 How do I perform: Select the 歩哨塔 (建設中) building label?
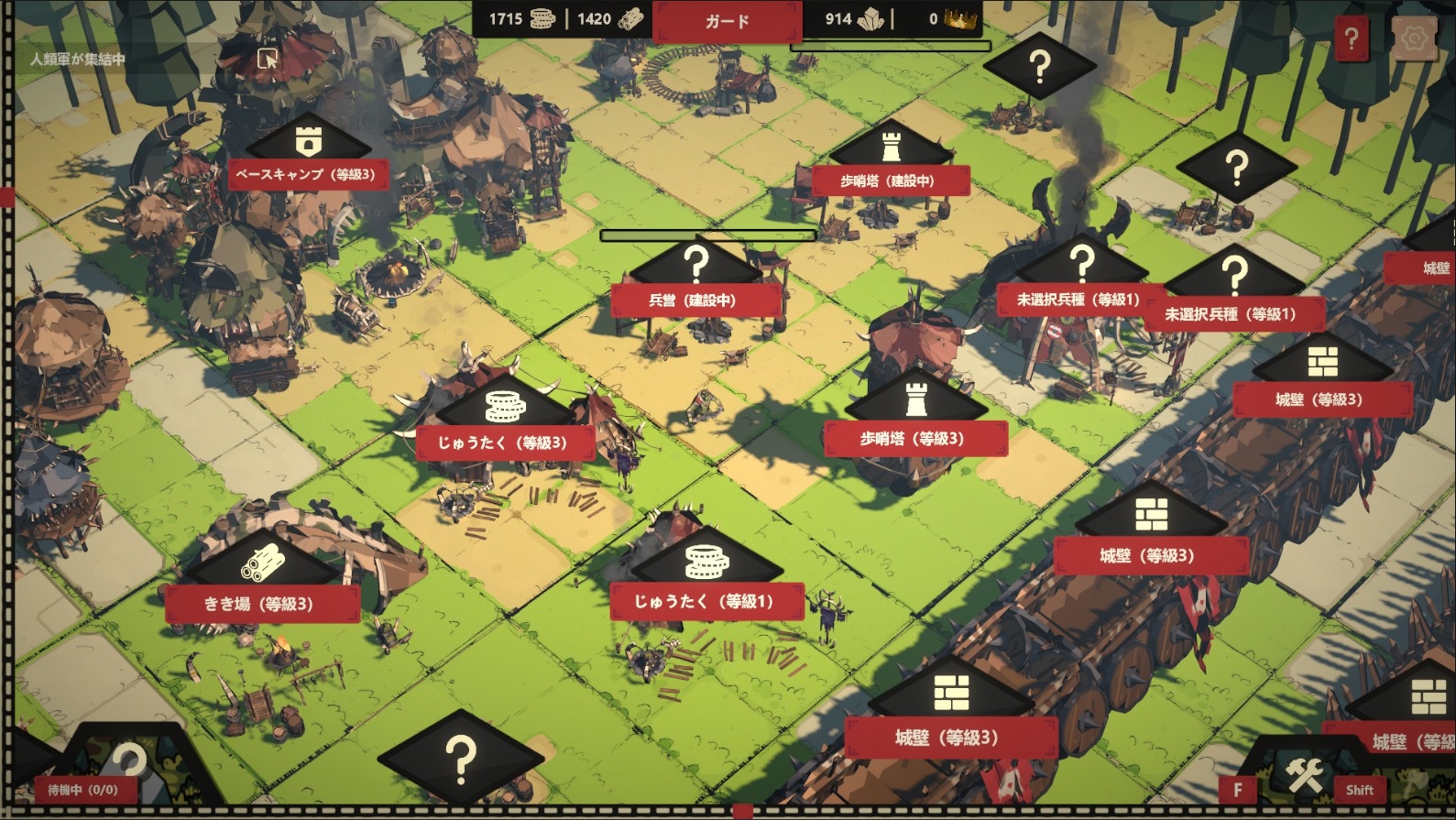click(x=889, y=180)
